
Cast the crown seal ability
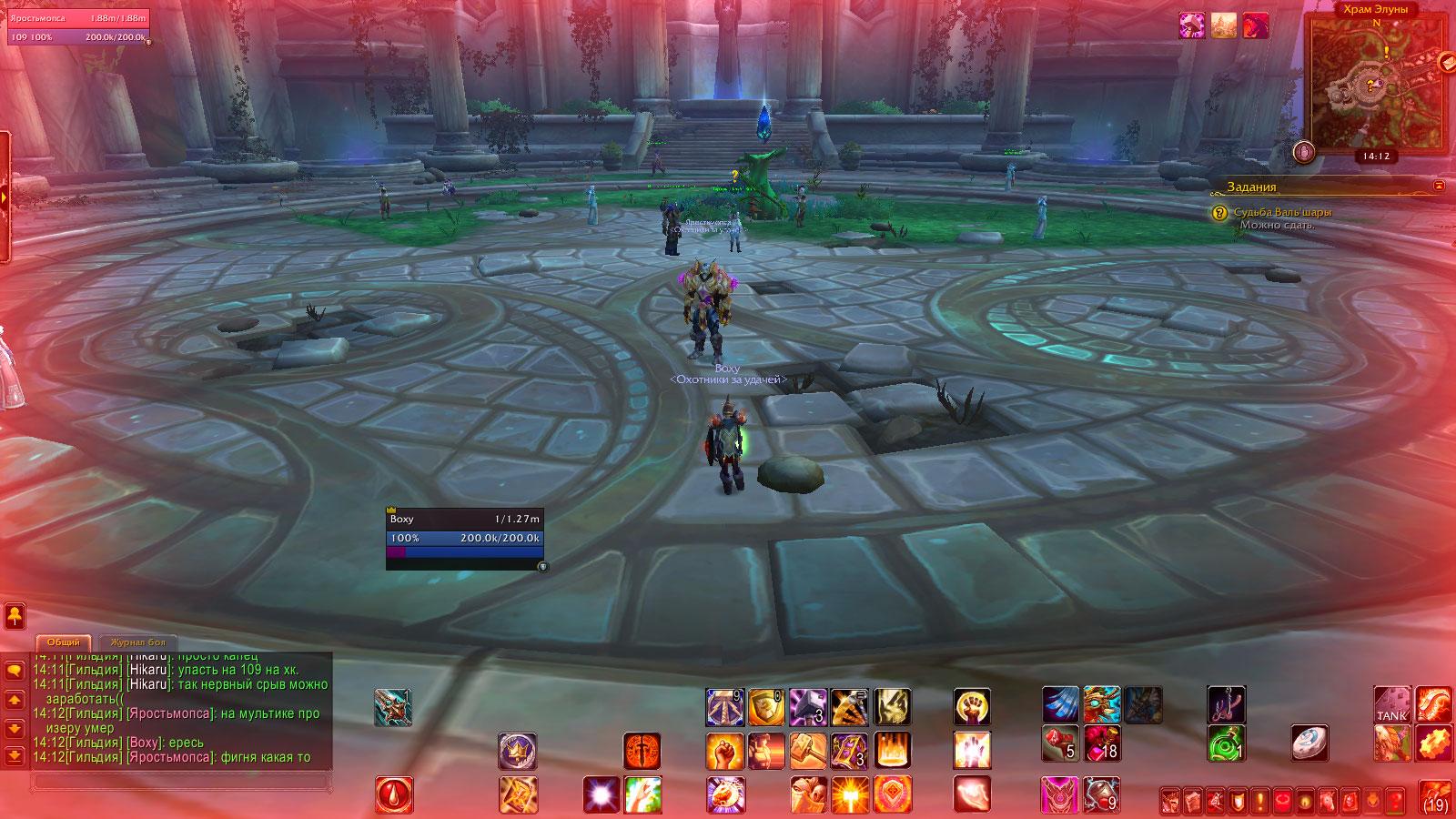517,752
